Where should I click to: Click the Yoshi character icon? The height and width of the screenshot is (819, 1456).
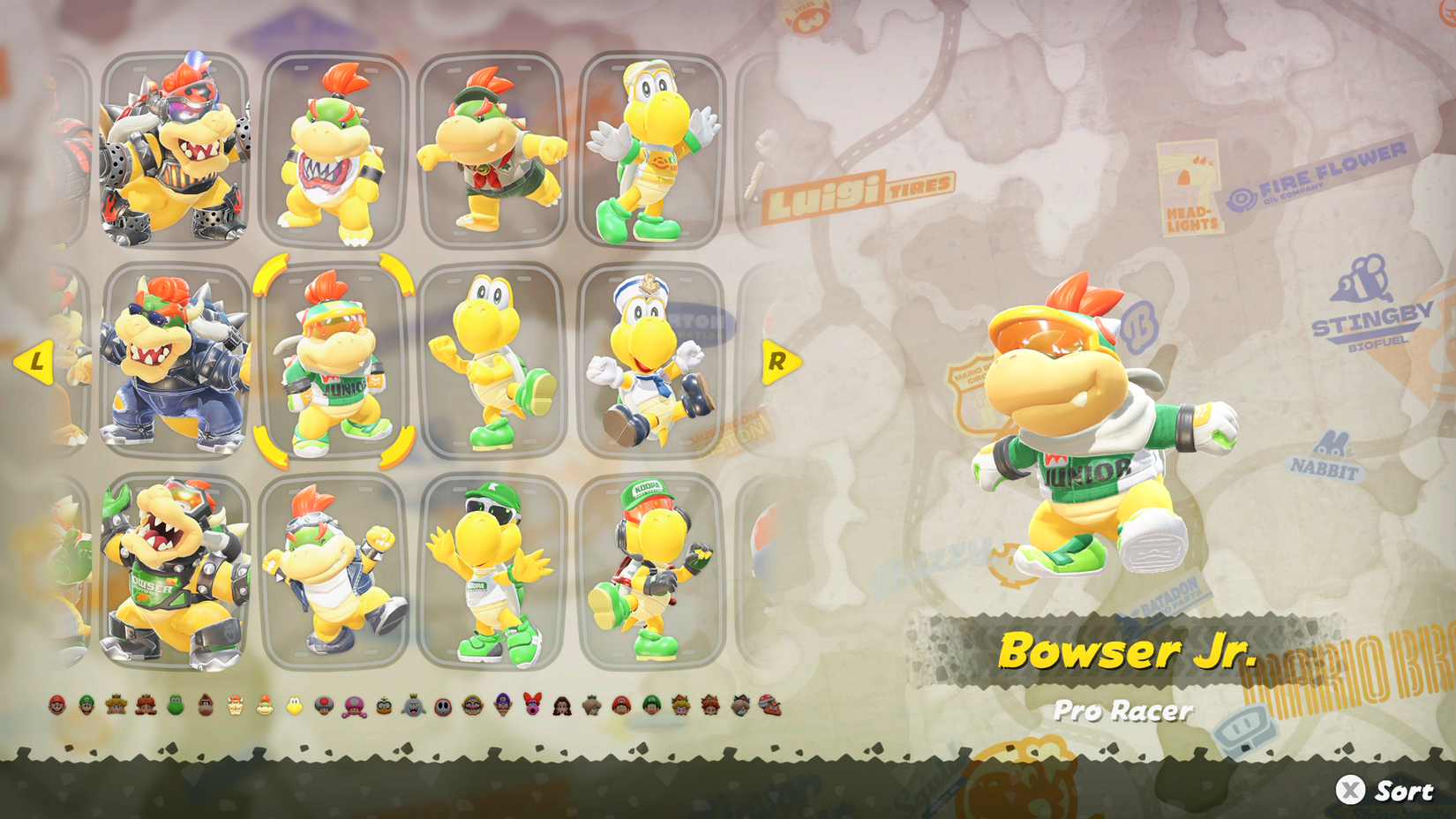coord(175,706)
